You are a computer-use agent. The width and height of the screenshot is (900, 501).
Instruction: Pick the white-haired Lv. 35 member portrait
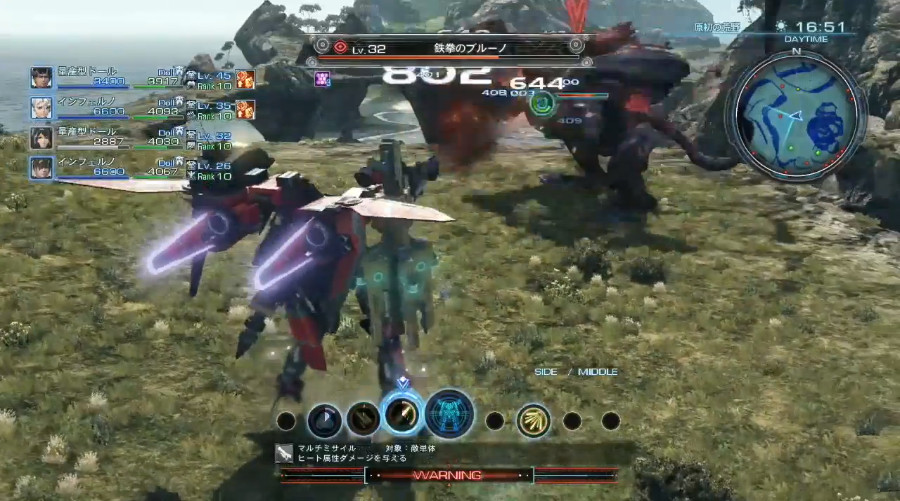coord(41,107)
